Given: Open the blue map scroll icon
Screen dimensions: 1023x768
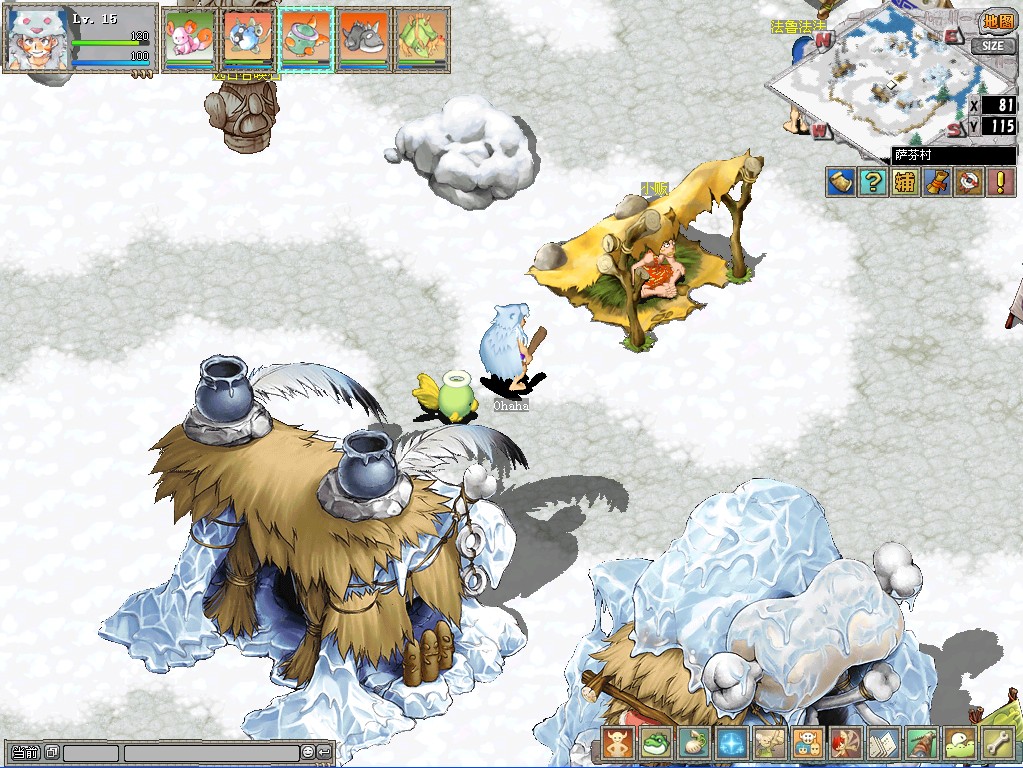Looking at the screenshot, I should tap(841, 182).
